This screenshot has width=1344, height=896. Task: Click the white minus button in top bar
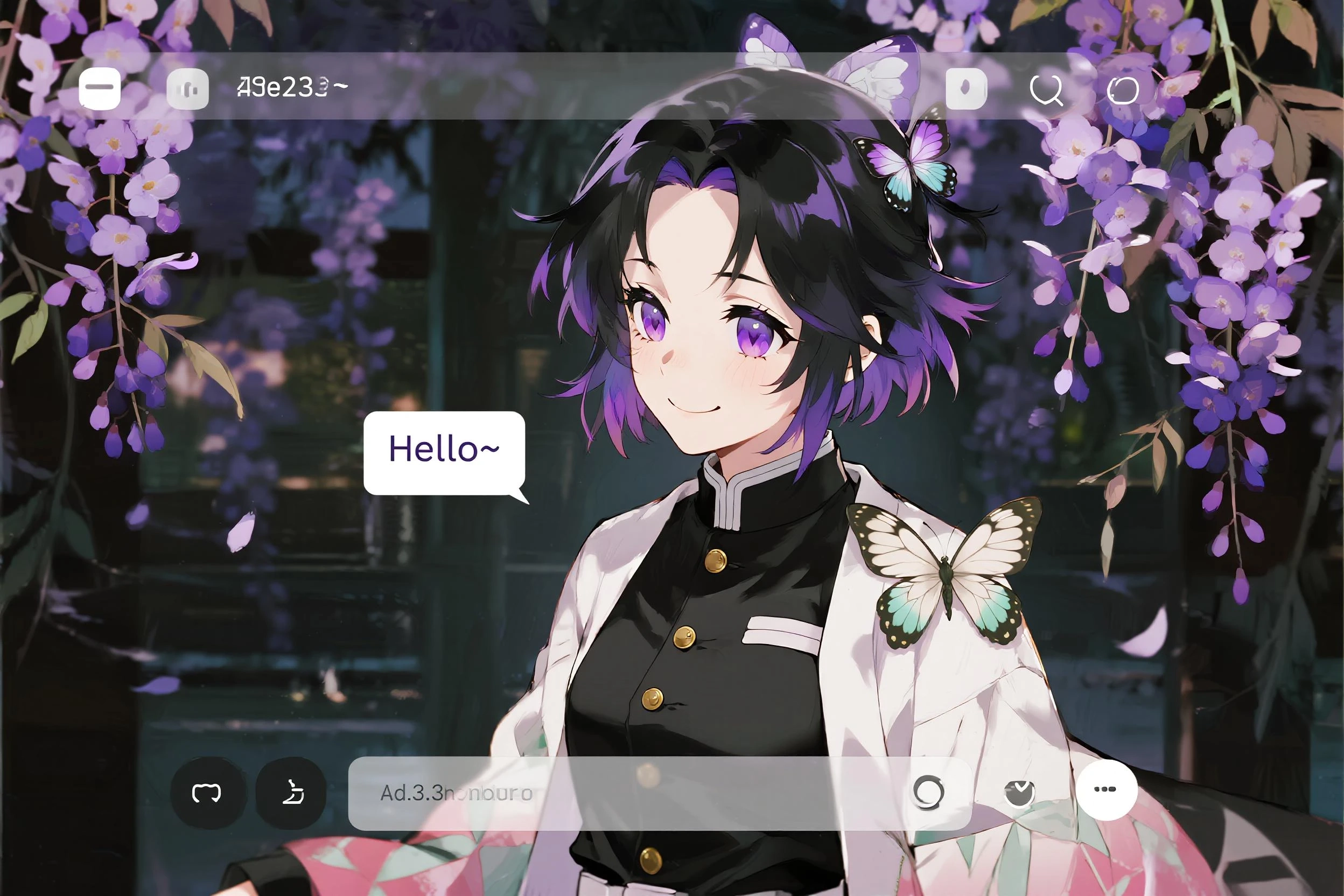pyautogui.click(x=100, y=88)
